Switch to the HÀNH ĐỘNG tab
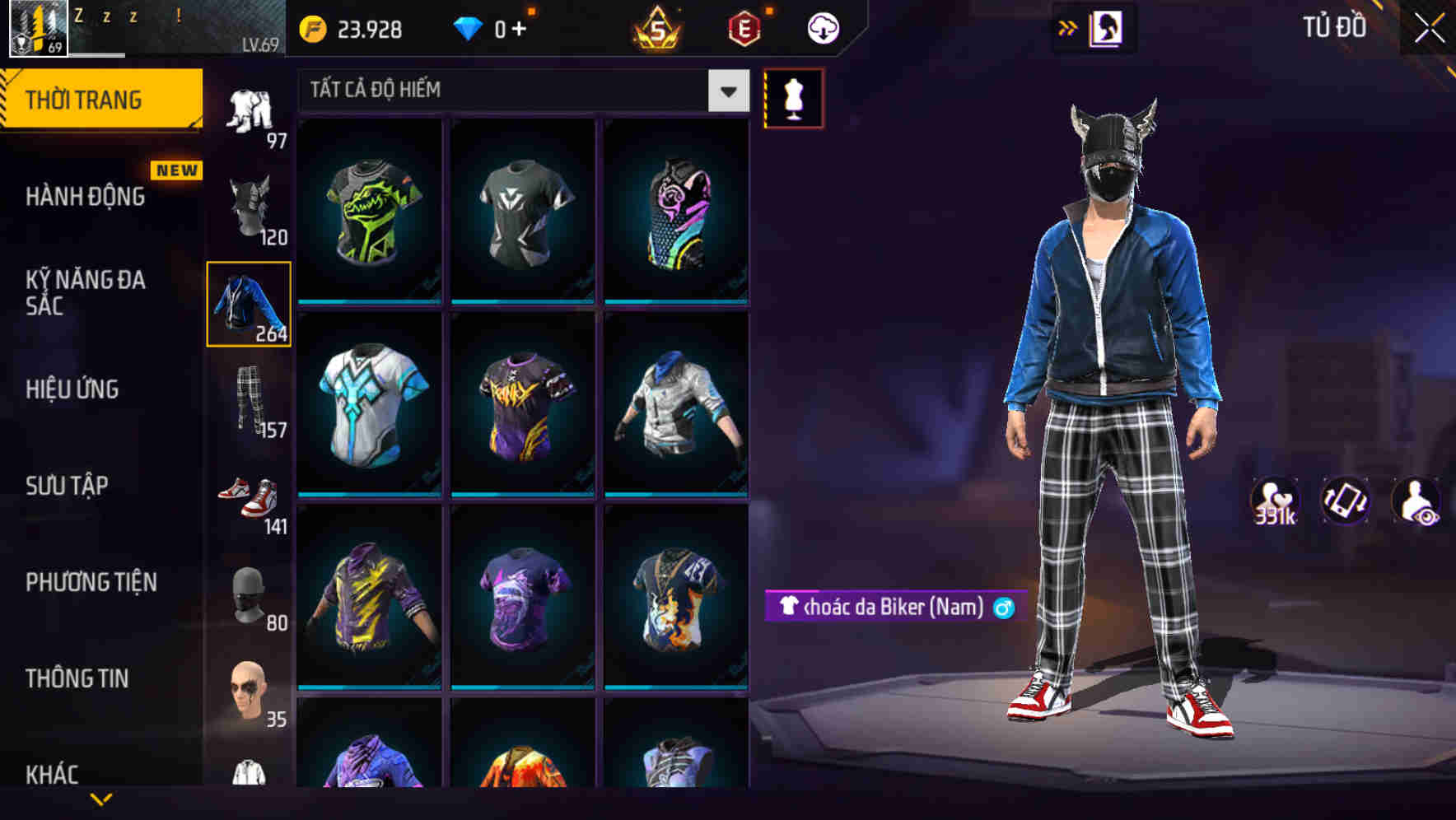 pyautogui.click(x=86, y=198)
